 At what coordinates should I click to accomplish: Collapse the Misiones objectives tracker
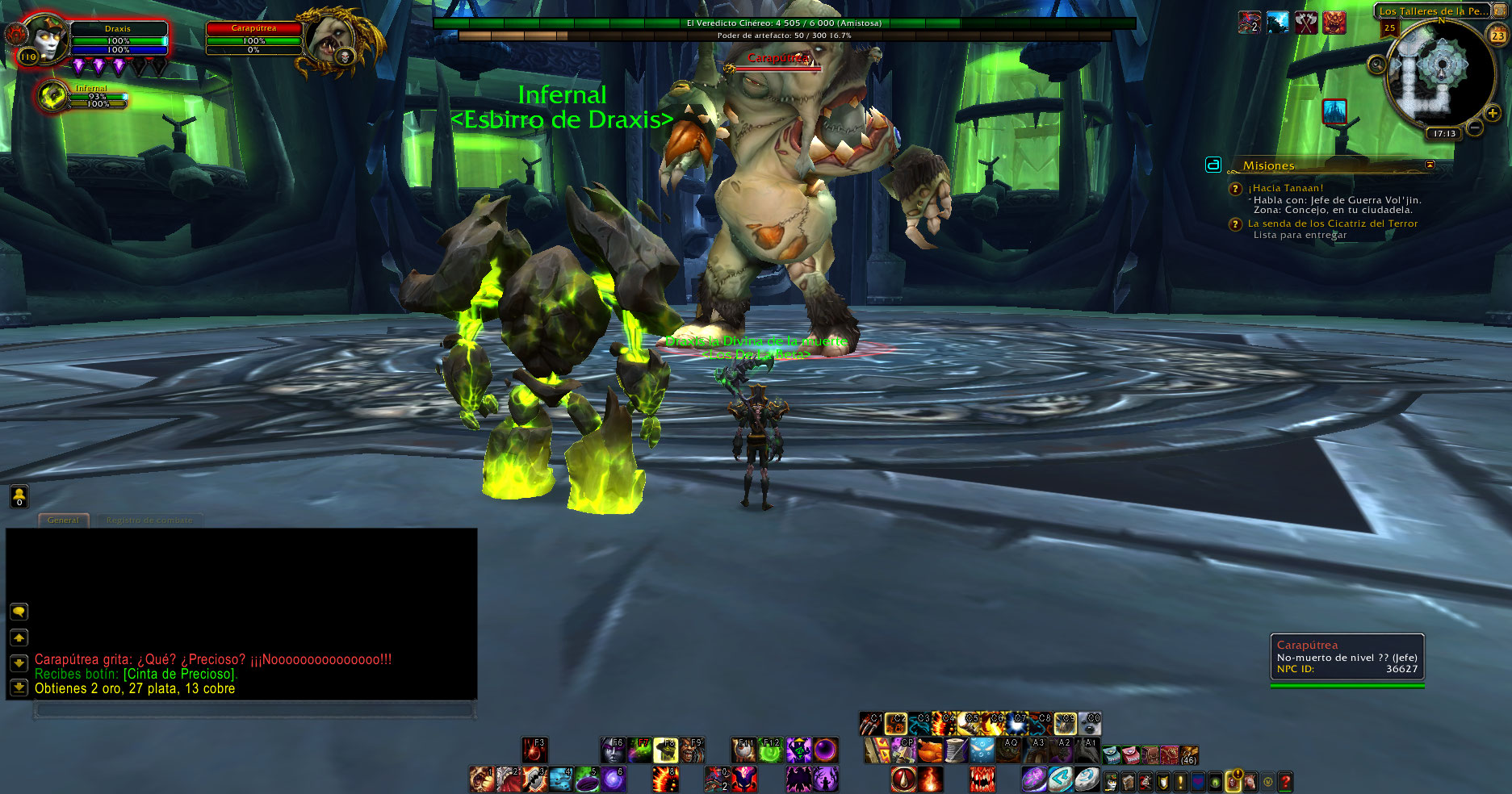click(x=1430, y=165)
